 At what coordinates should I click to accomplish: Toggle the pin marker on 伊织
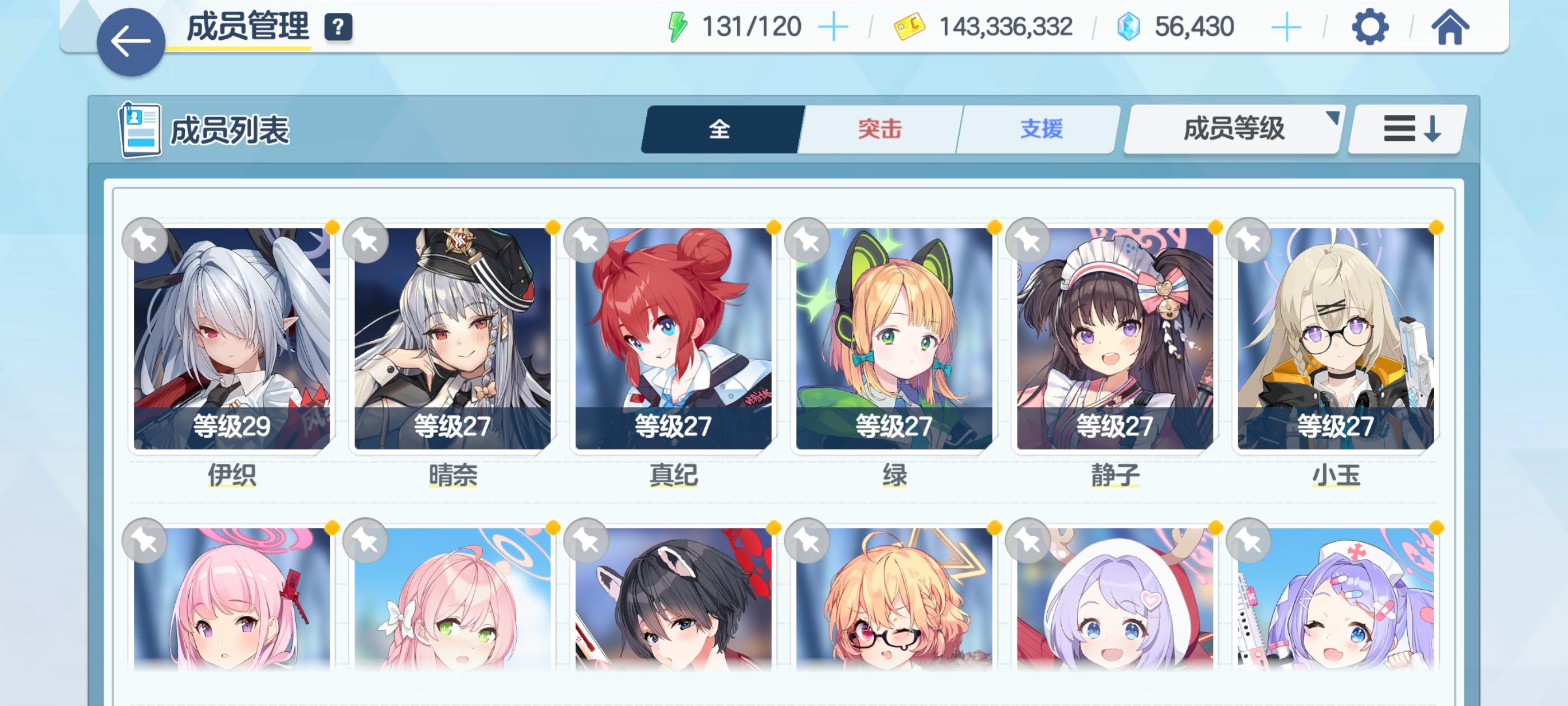tap(144, 241)
